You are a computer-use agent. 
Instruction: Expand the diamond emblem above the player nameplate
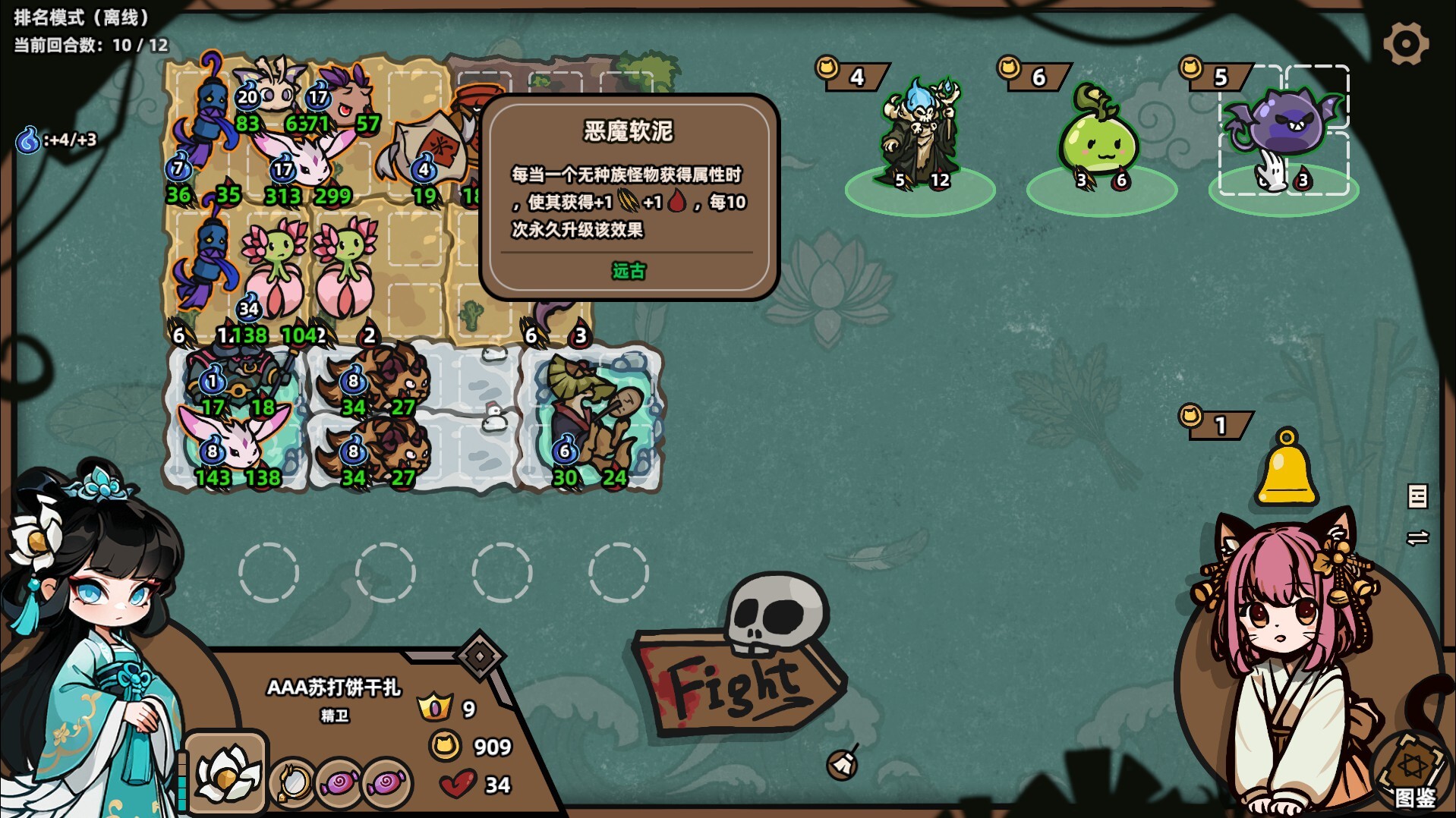click(480, 654)
